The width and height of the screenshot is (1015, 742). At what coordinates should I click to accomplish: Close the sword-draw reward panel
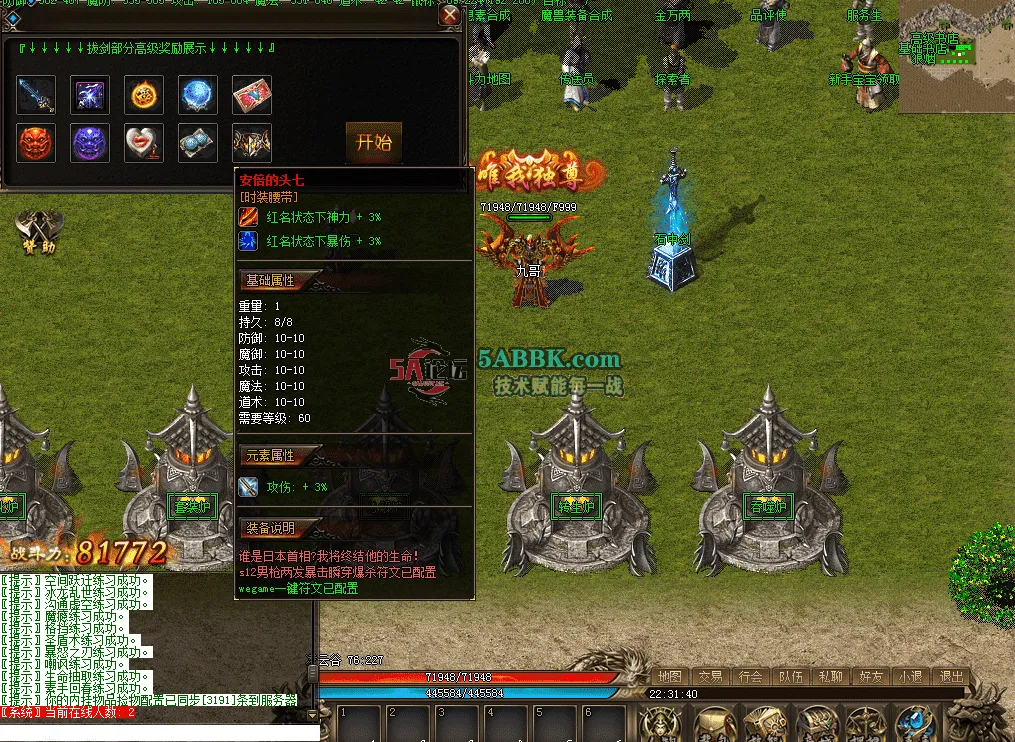pos(450,15)
